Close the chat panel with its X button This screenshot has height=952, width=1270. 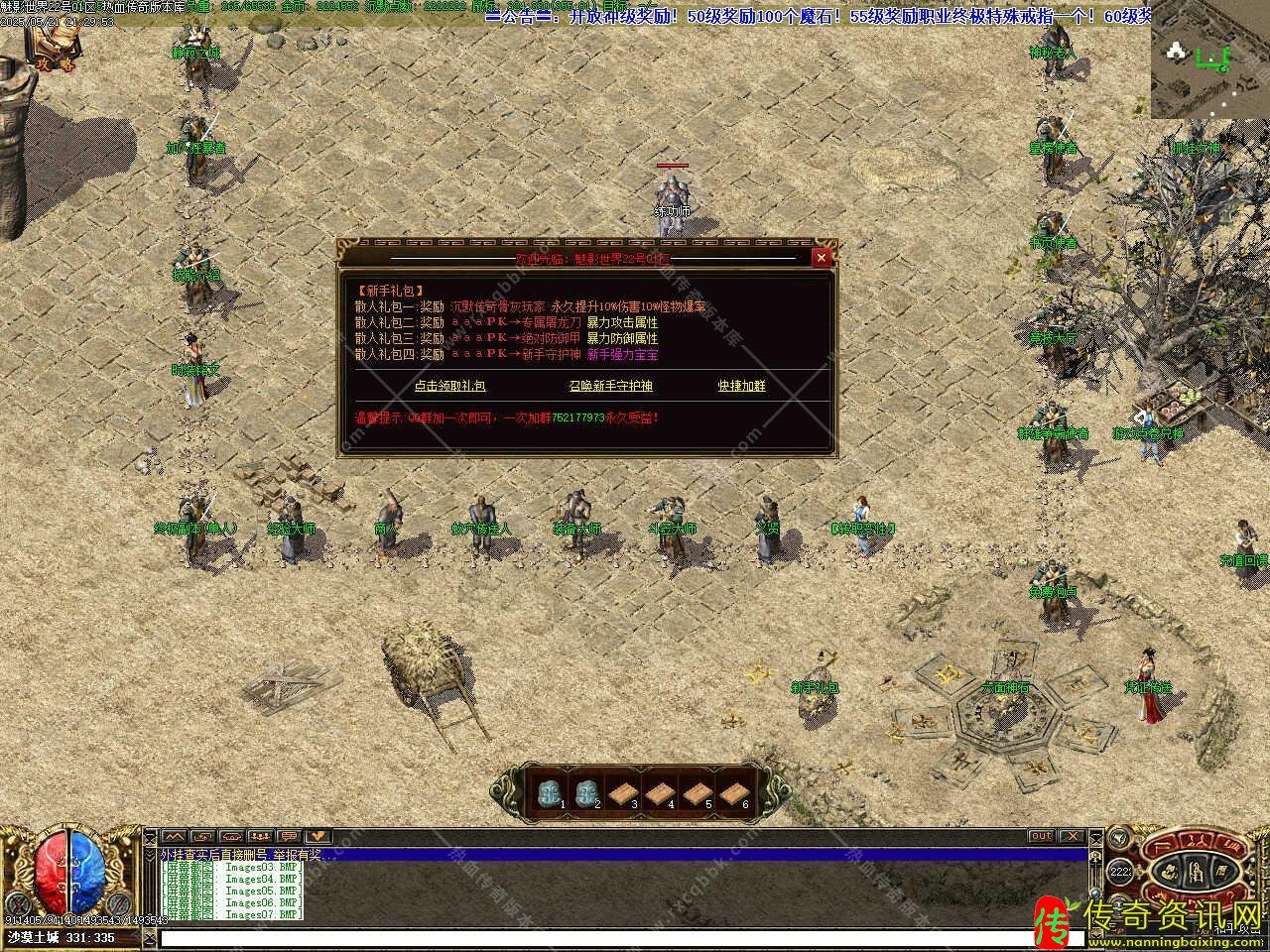(1074, 836)
